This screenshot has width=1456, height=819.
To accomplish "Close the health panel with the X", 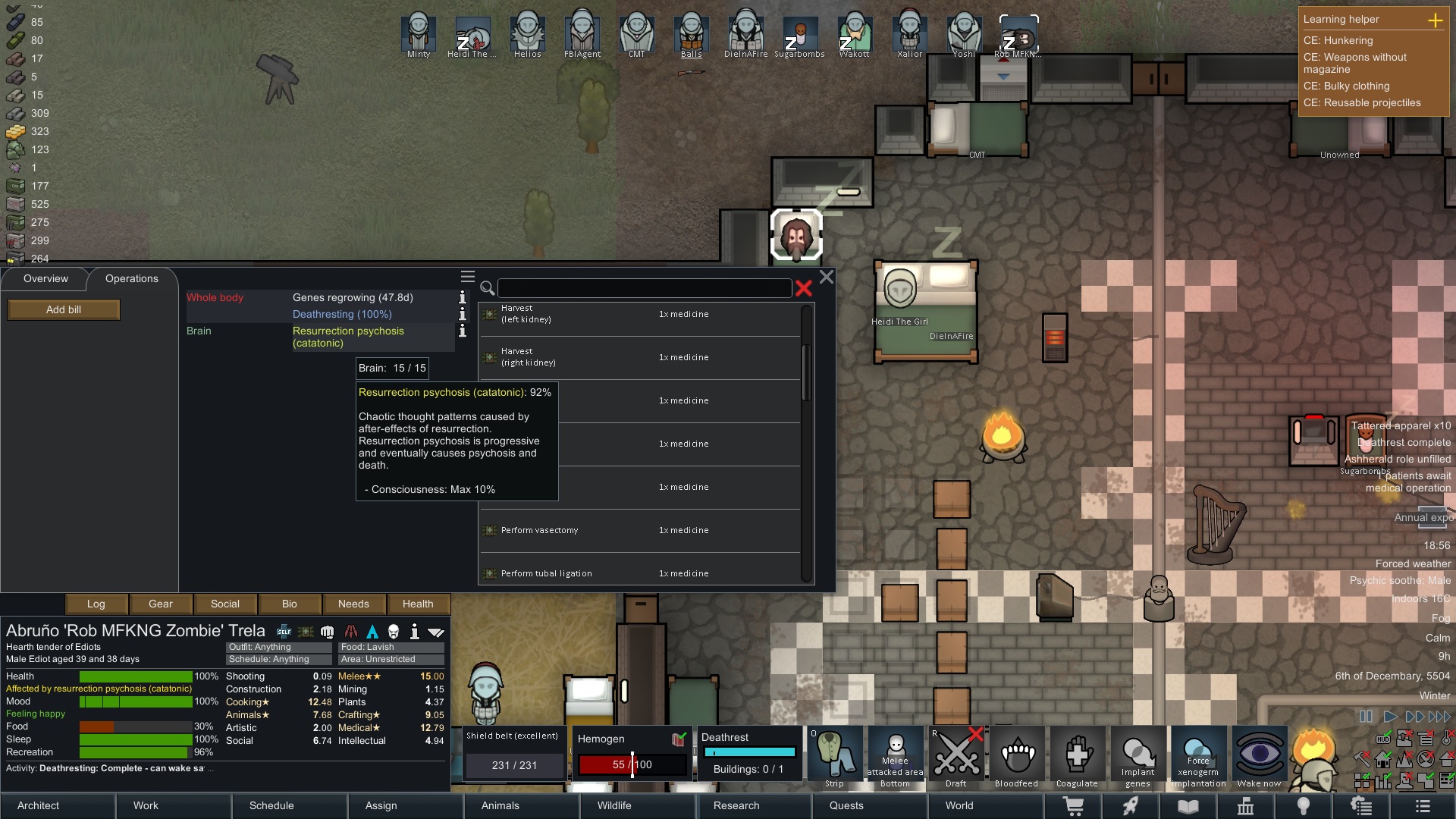I will [x=827, y=278].
